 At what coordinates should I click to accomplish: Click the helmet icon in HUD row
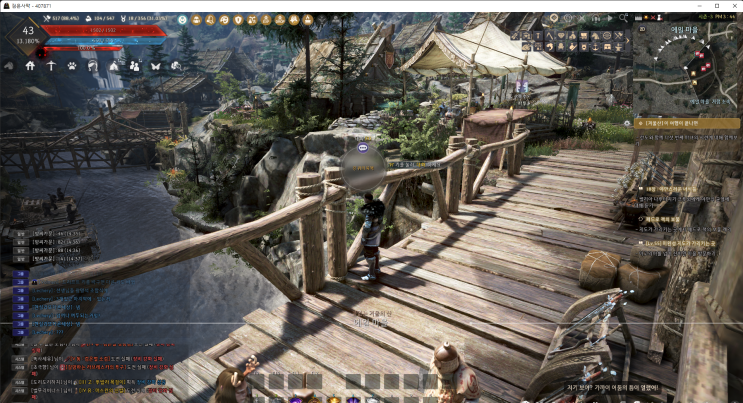pyautogui.click(x=92, y=66)
